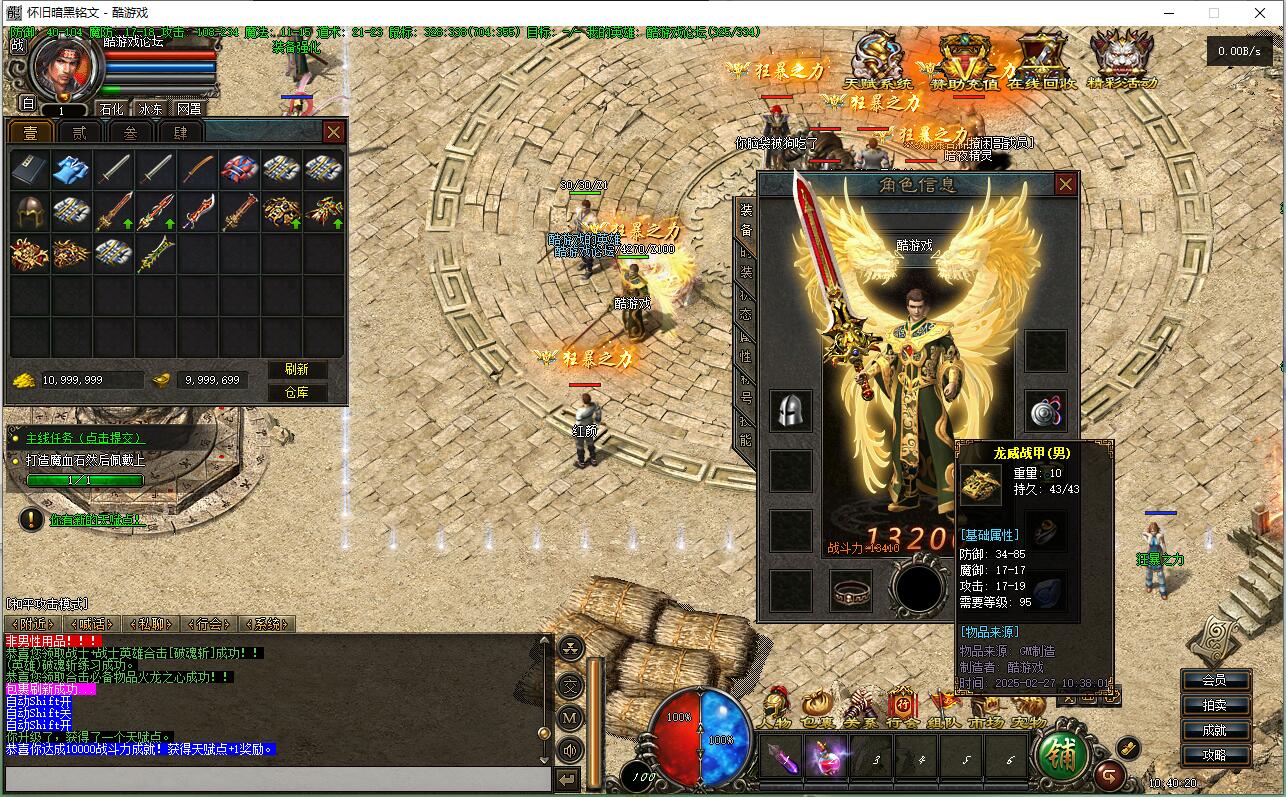Image resolution: width=1286 pixels, height=797 pixels.
Task: Select the bronze helmet in the inventory
Action: tap(29, 211)
